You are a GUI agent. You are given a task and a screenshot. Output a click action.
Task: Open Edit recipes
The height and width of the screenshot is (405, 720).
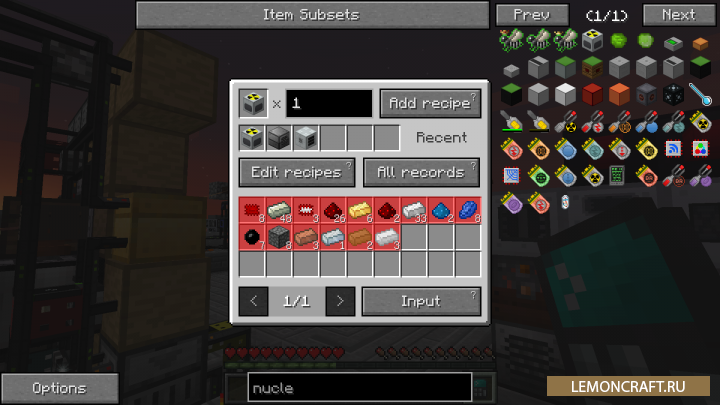coord(296,172)
